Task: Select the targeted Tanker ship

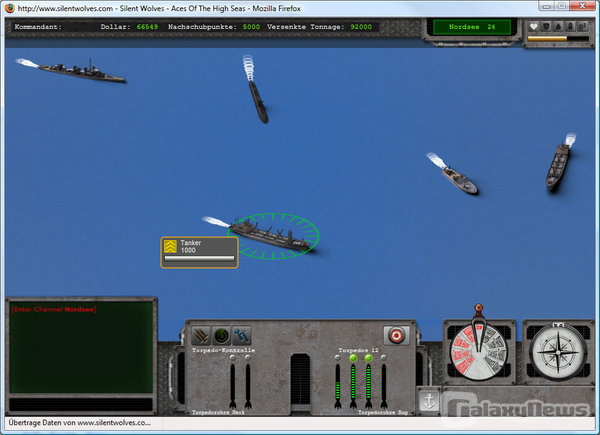Action: (268, 235)
